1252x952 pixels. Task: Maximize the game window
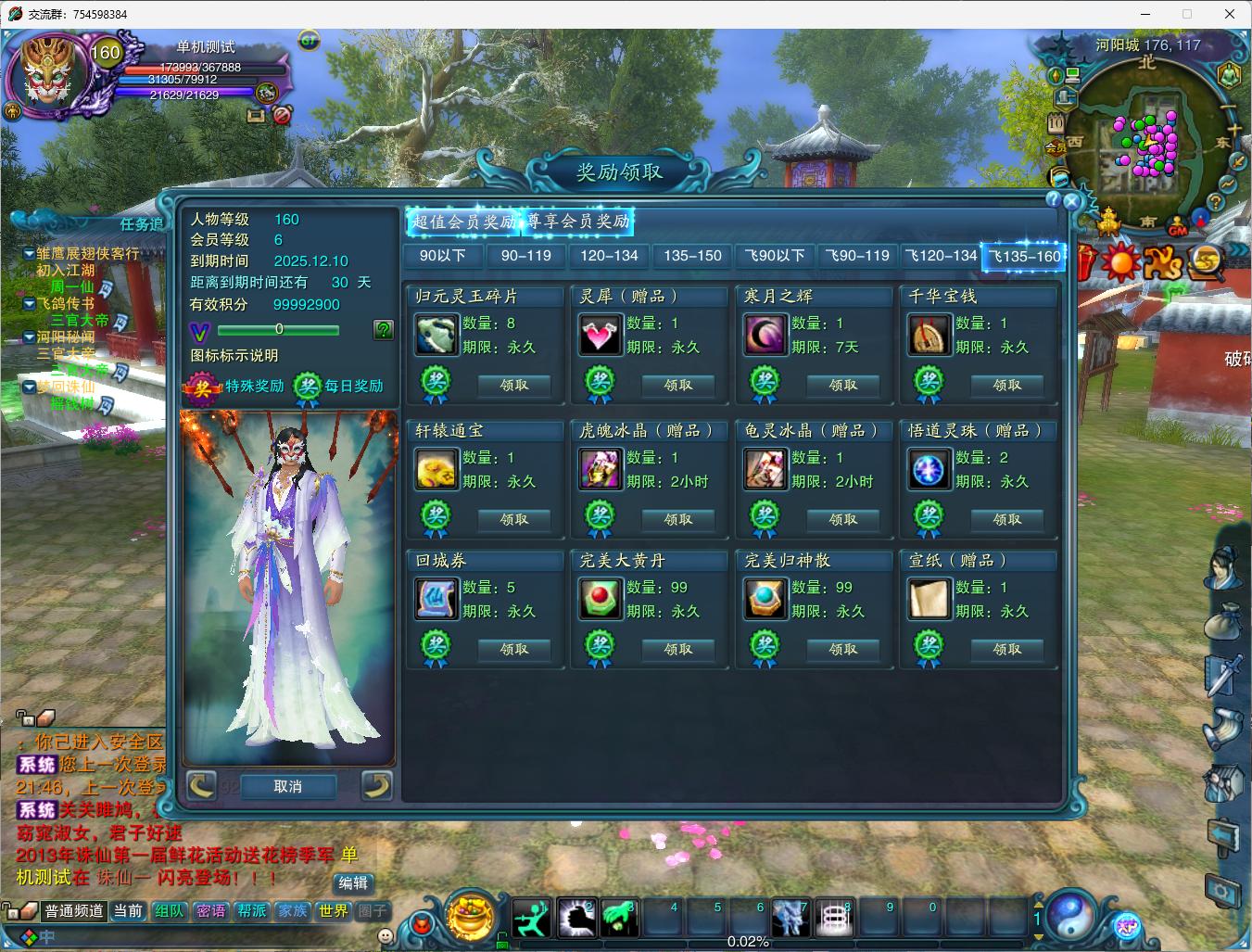pos(1187,14)
